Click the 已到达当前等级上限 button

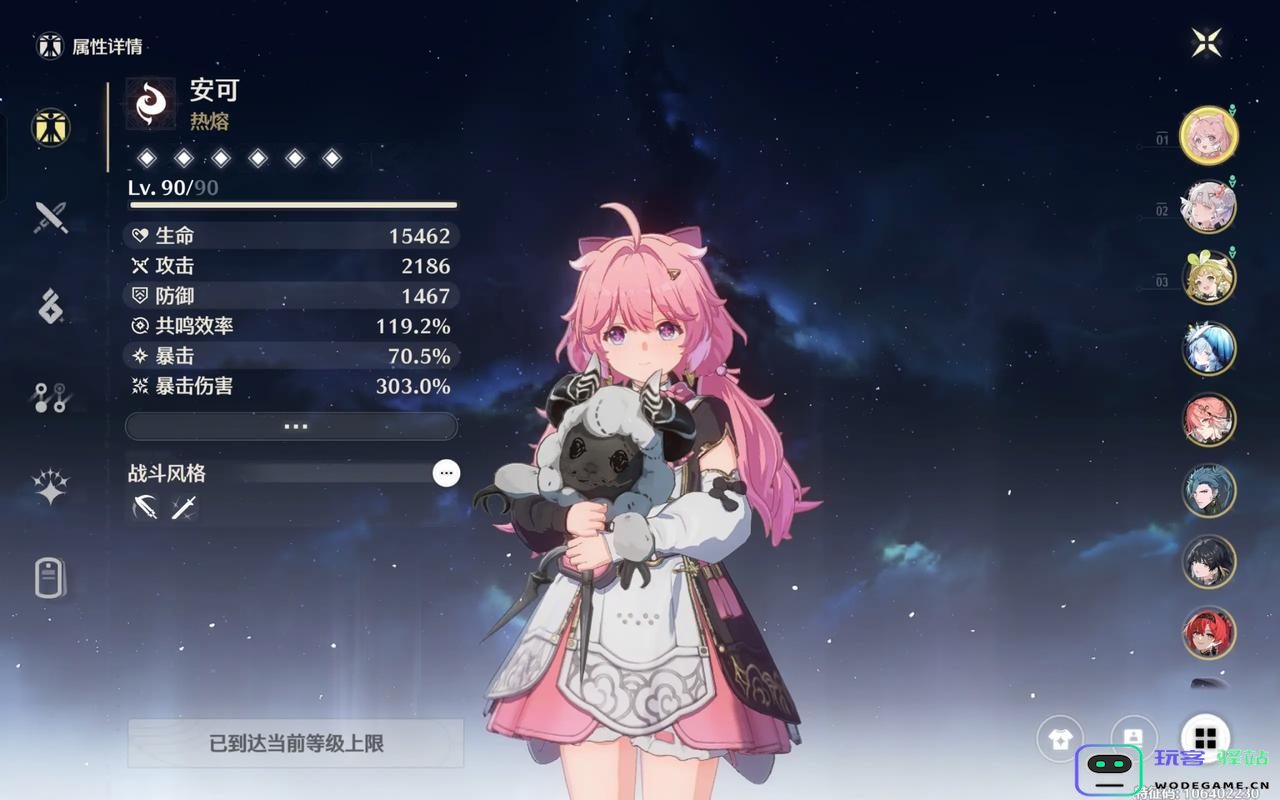[295, 743]
